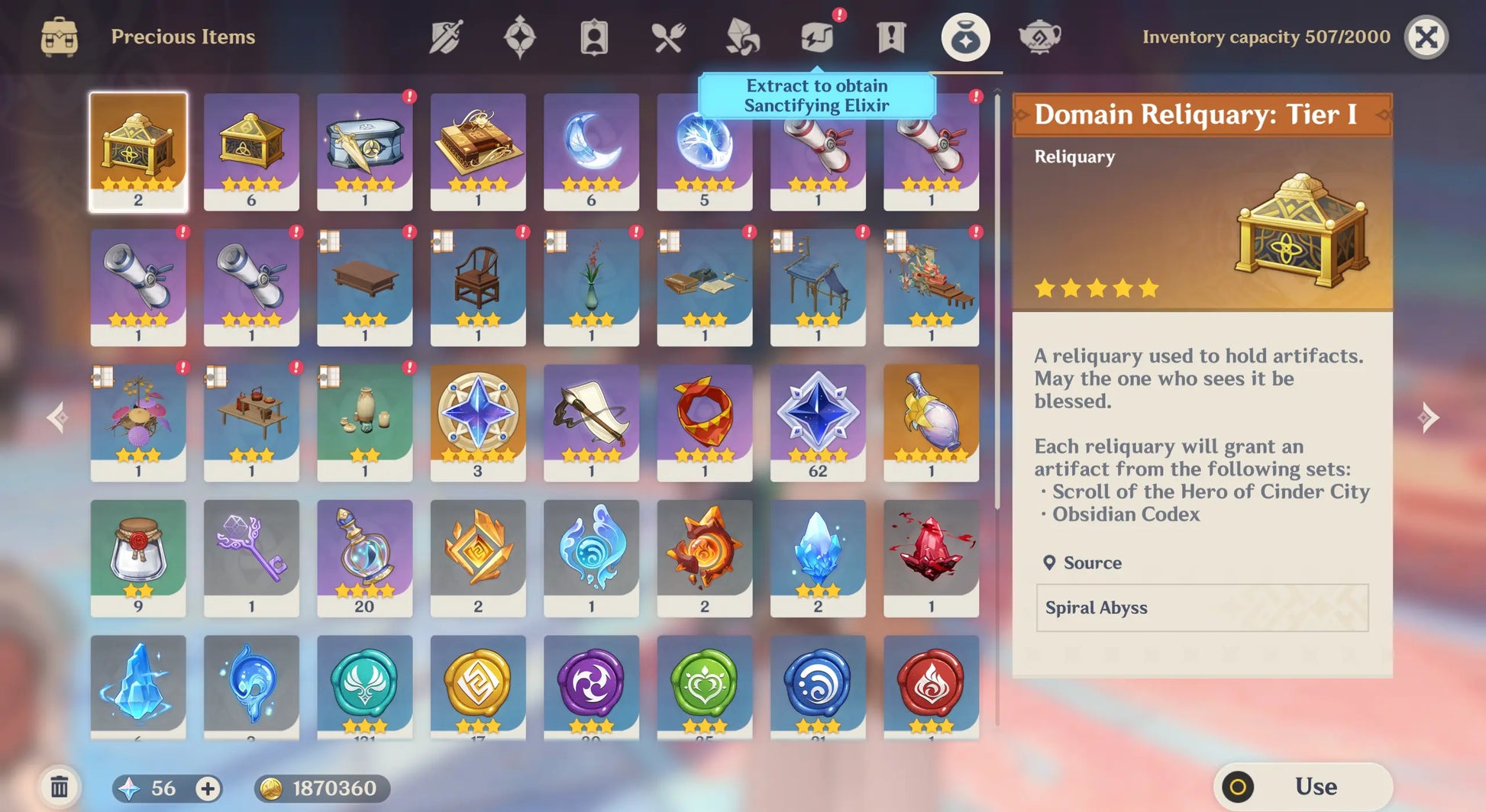Switch to the furnishings teapot tab
Screen dimensions: 1486x812
[1039, 37]
